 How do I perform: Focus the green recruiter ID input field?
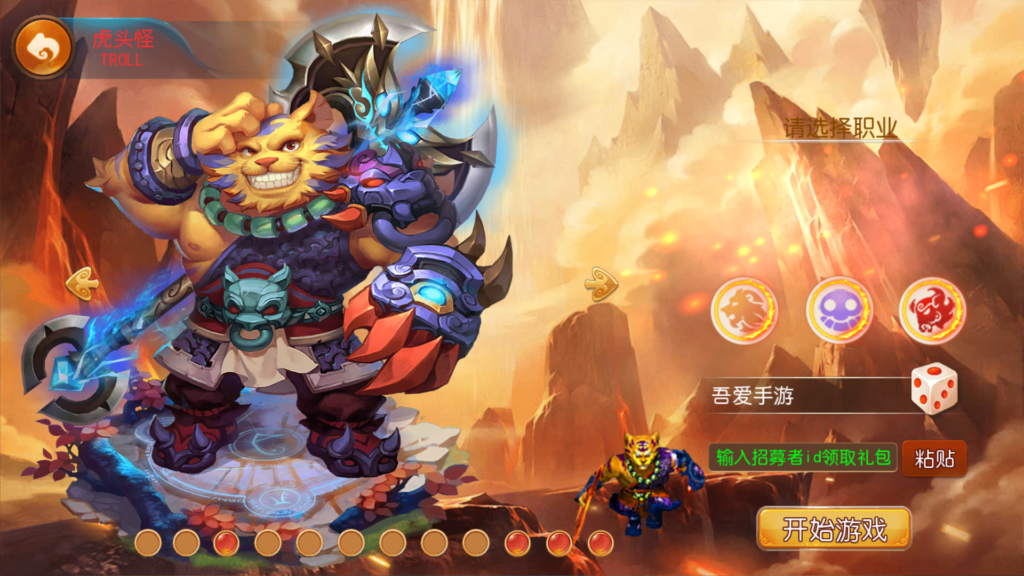pyautogui.click(x=804, y=458)
